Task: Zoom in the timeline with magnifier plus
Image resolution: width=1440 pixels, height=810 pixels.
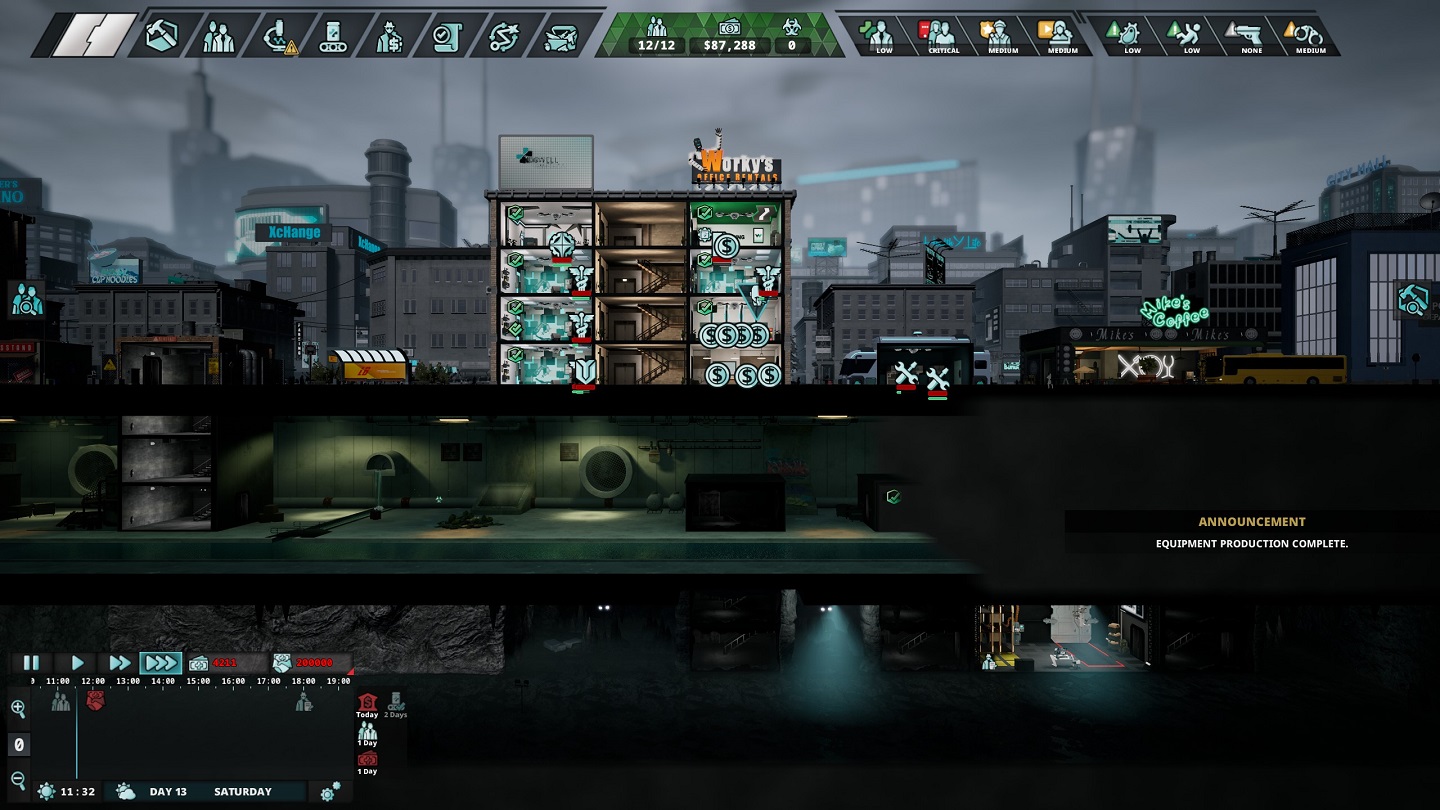Action: click(18, 709)
